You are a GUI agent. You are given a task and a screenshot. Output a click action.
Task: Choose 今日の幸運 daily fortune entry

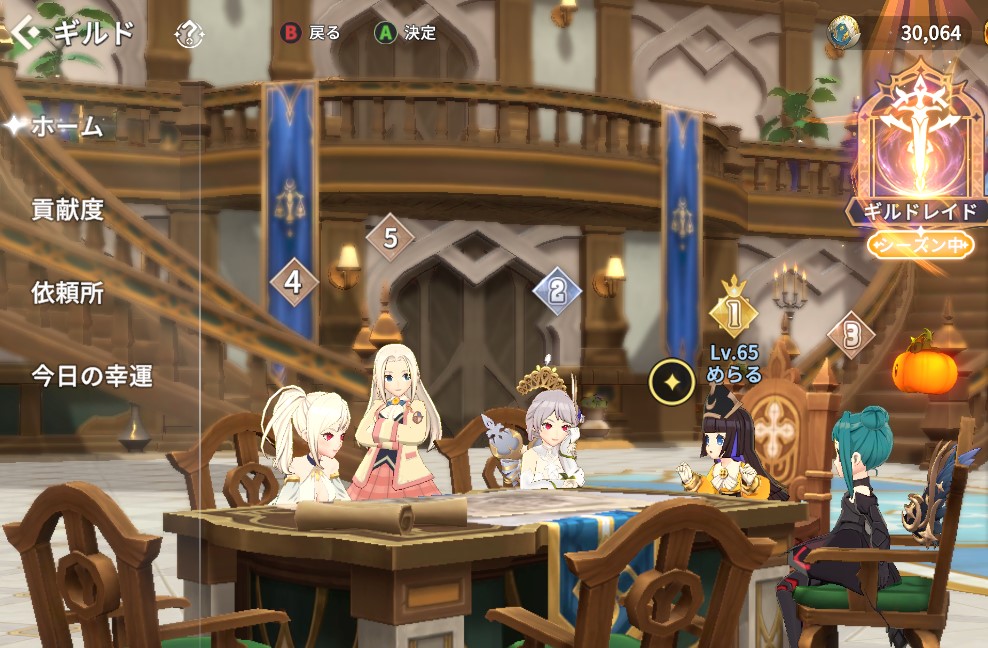tap(92, 376)
